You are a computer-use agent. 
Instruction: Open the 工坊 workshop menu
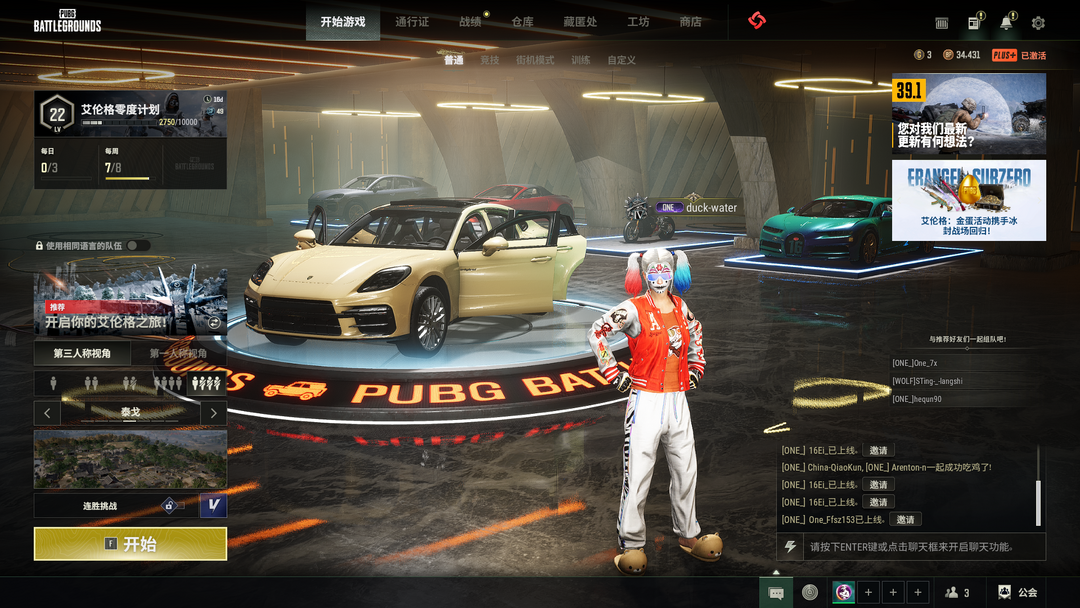click(x=638, y=22)
